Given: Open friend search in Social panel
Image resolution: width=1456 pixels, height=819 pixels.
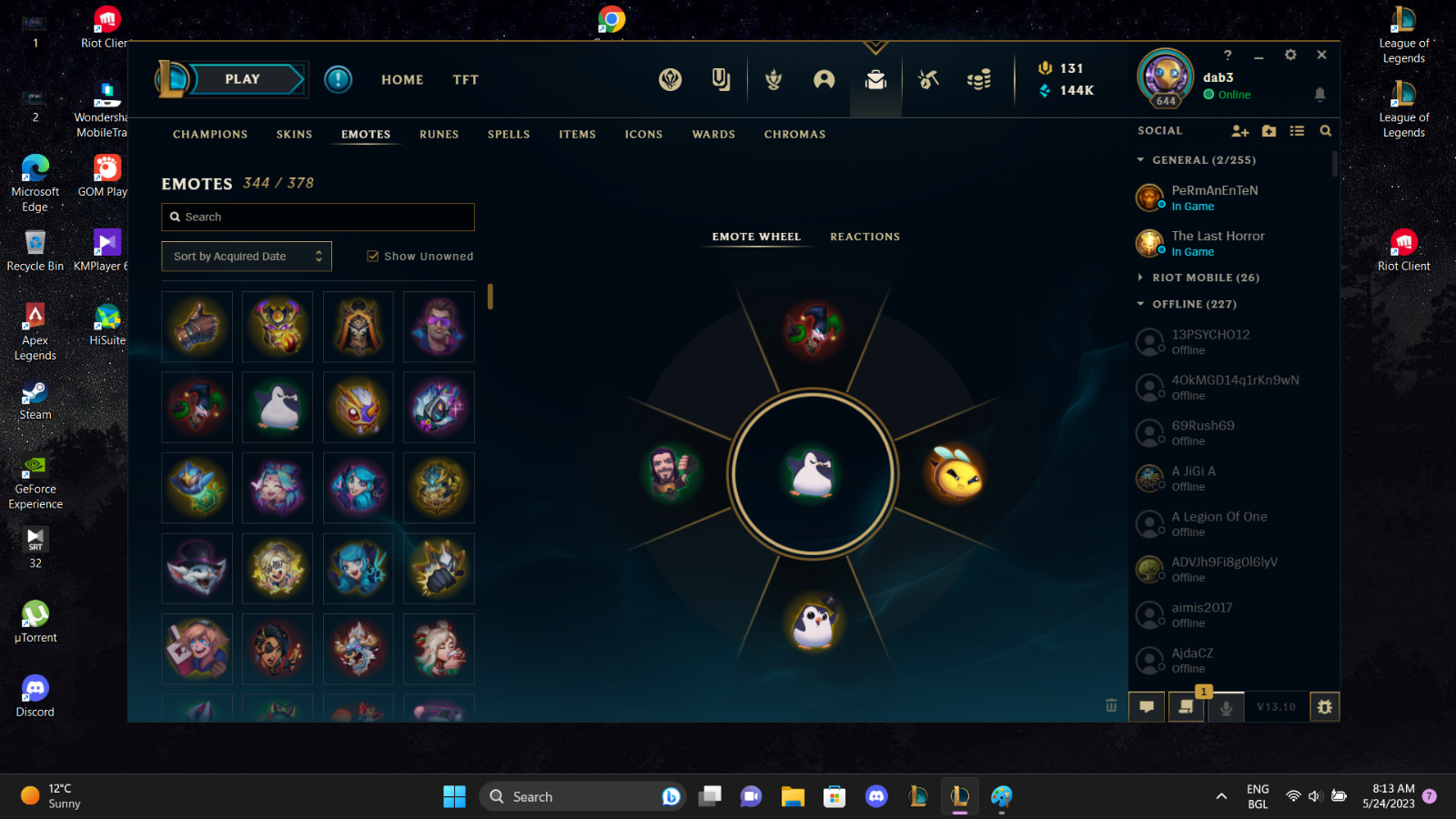Looking at the screenshot, I should (x=1325, y=131).
